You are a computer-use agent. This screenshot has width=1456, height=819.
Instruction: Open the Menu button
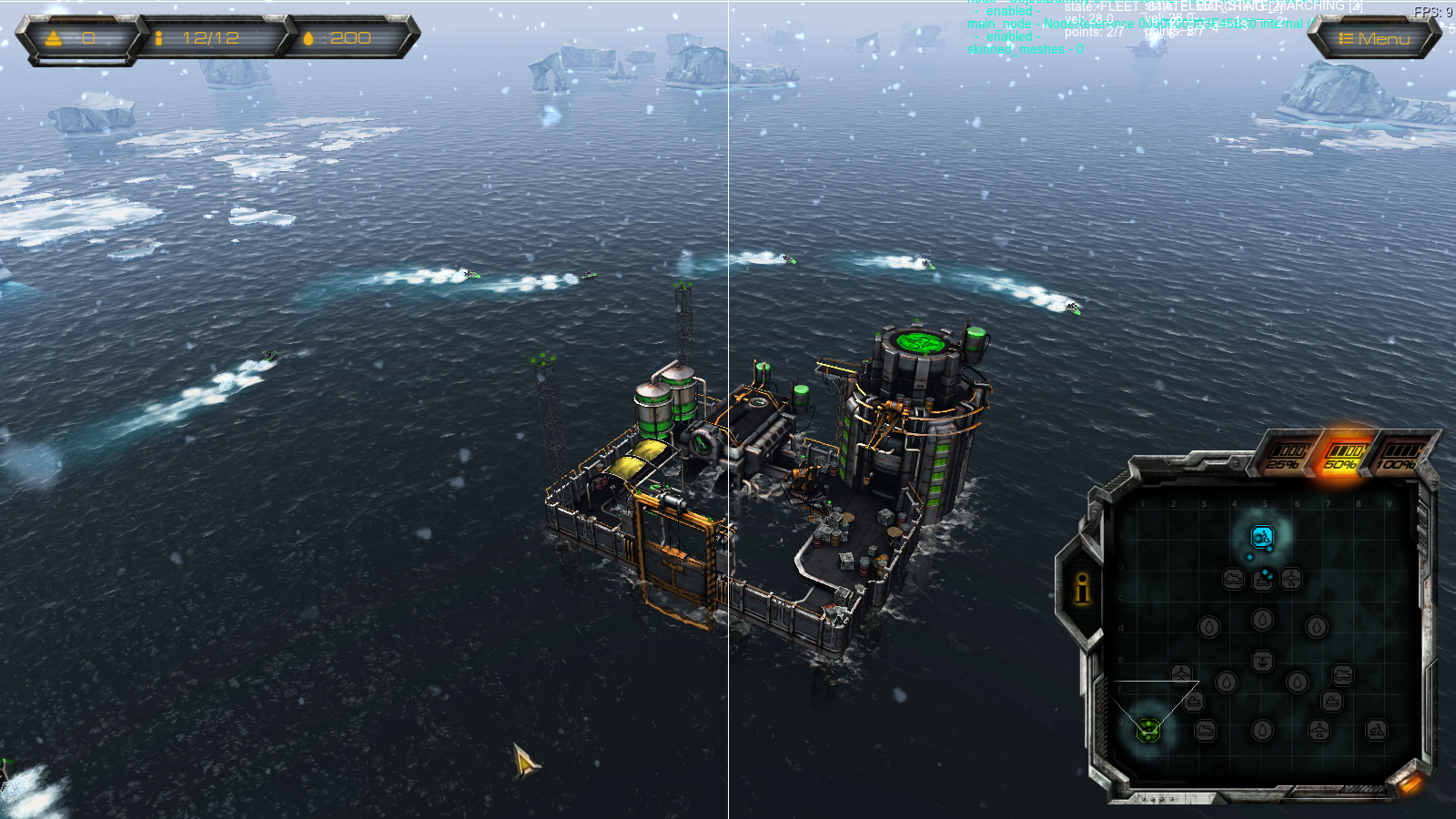click(x=1374, y=38)
